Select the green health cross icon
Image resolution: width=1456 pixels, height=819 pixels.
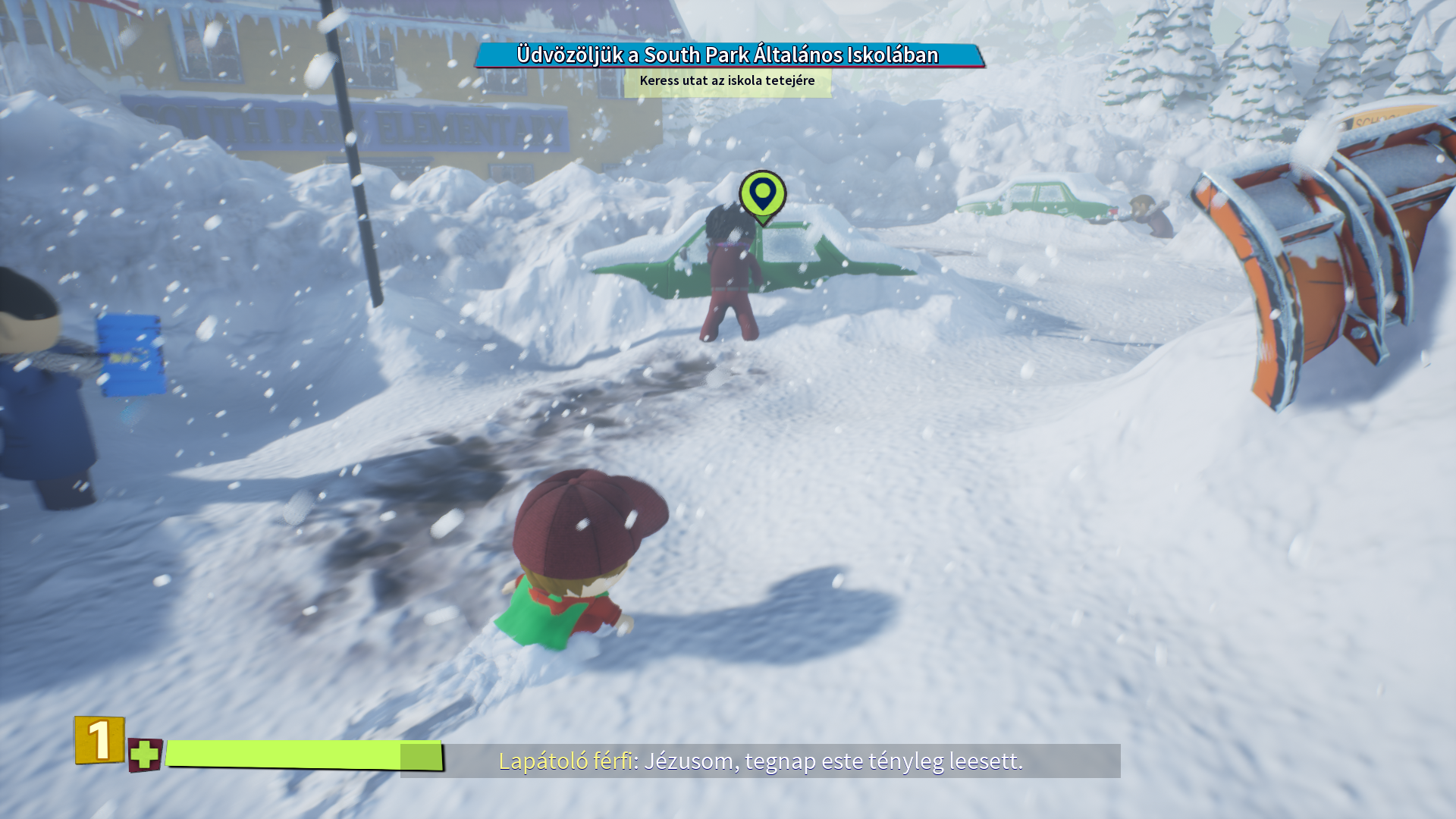pos(144,755)
